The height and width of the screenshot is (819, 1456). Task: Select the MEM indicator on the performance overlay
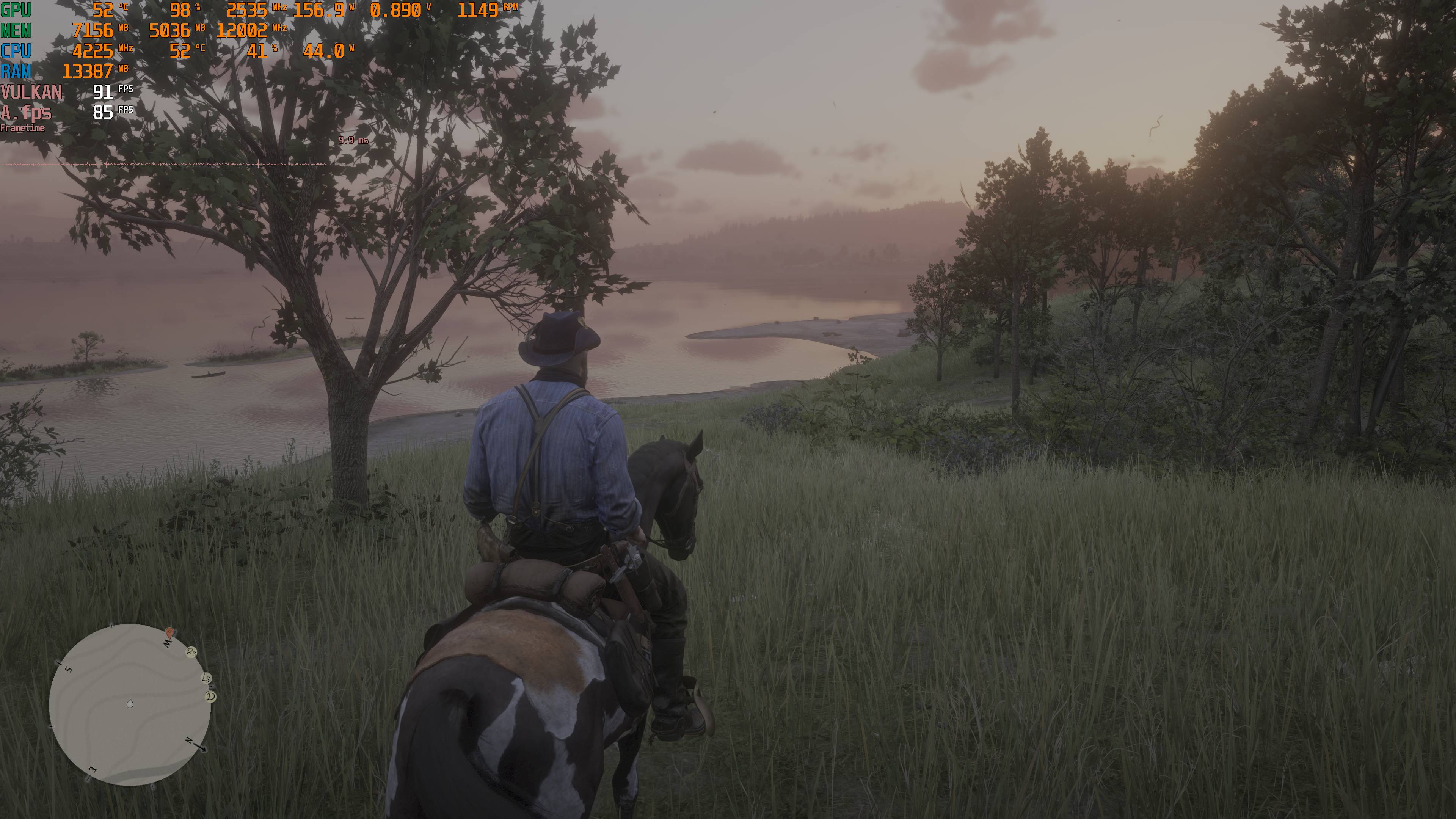coord(16,30)
